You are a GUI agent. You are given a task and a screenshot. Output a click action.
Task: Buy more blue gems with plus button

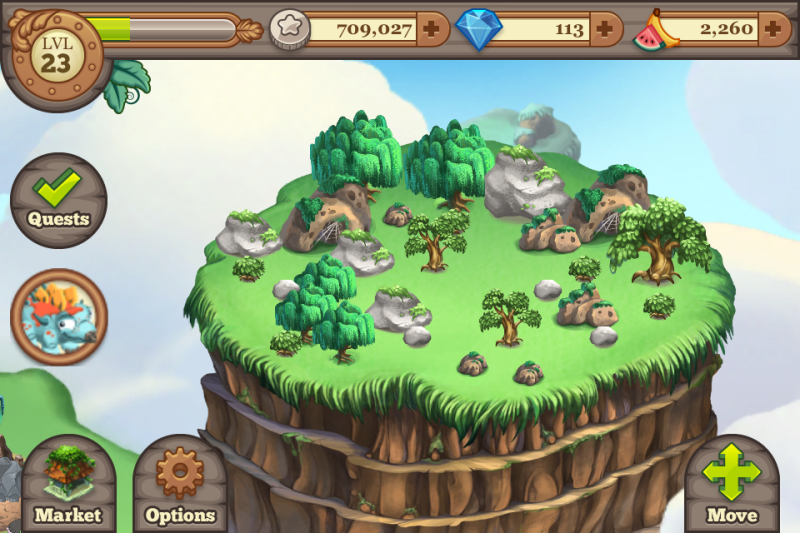604,29
